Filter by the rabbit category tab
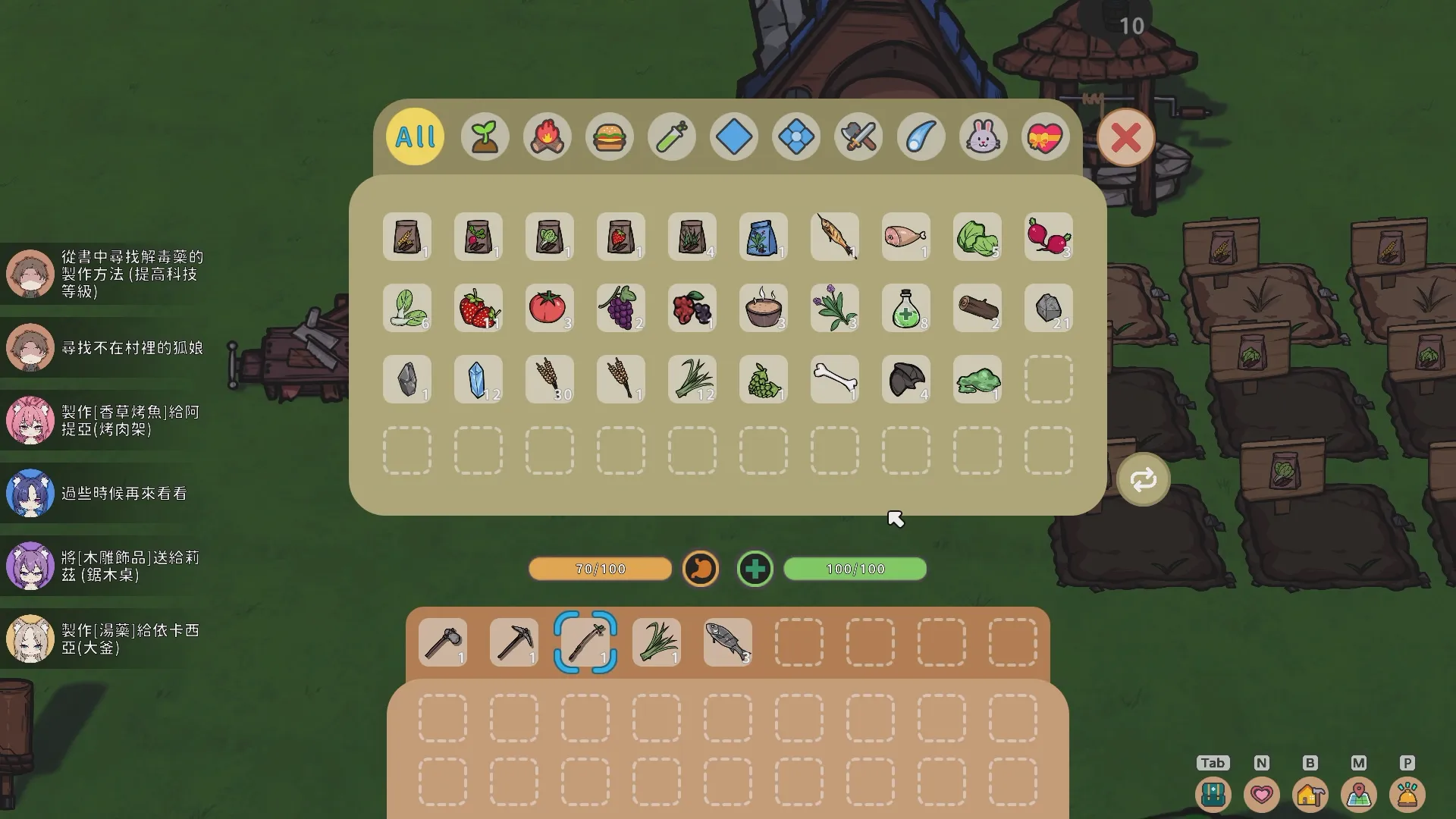 click(983, 137)
